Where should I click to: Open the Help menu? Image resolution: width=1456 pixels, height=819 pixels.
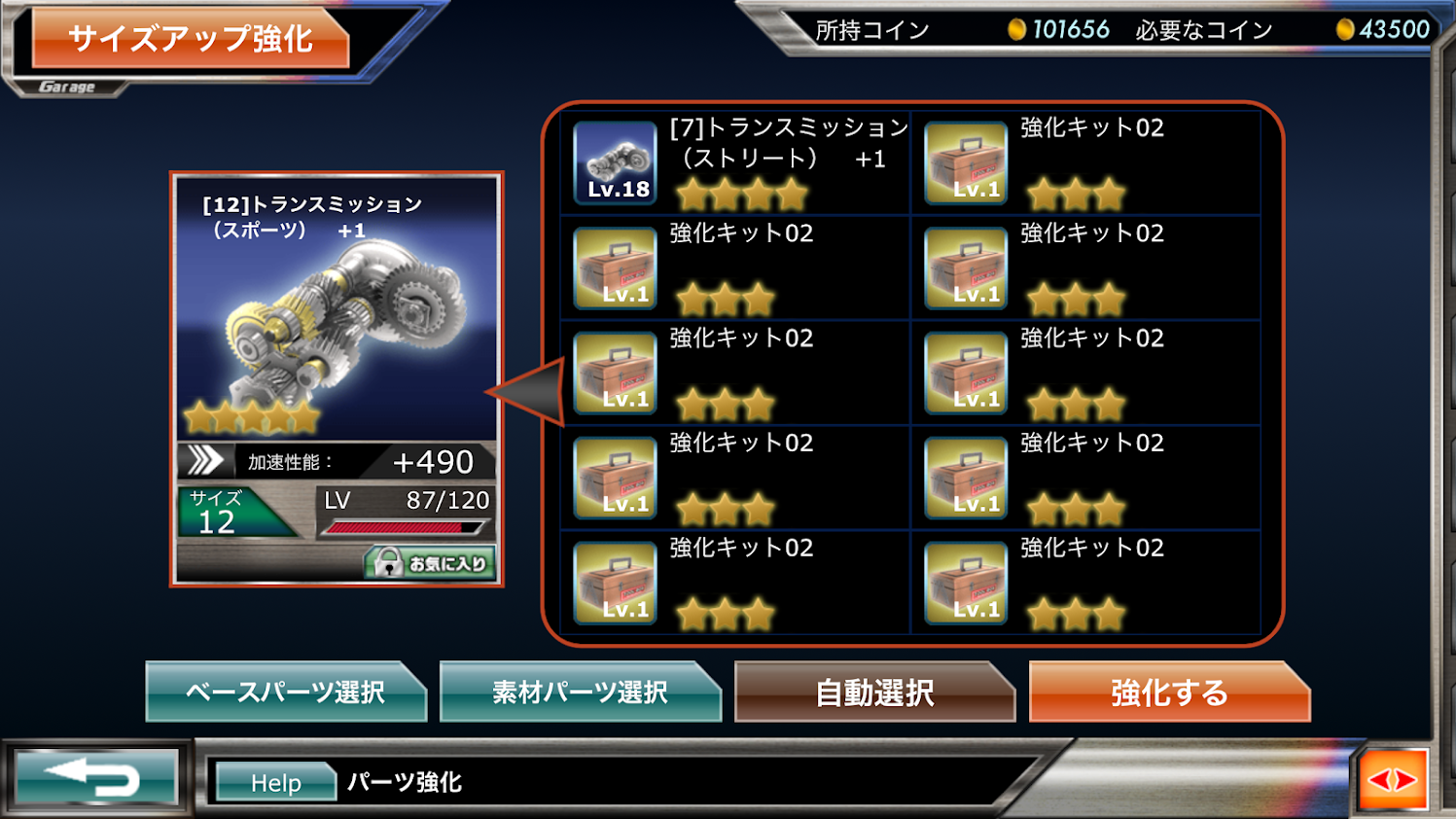coord(275,780)
